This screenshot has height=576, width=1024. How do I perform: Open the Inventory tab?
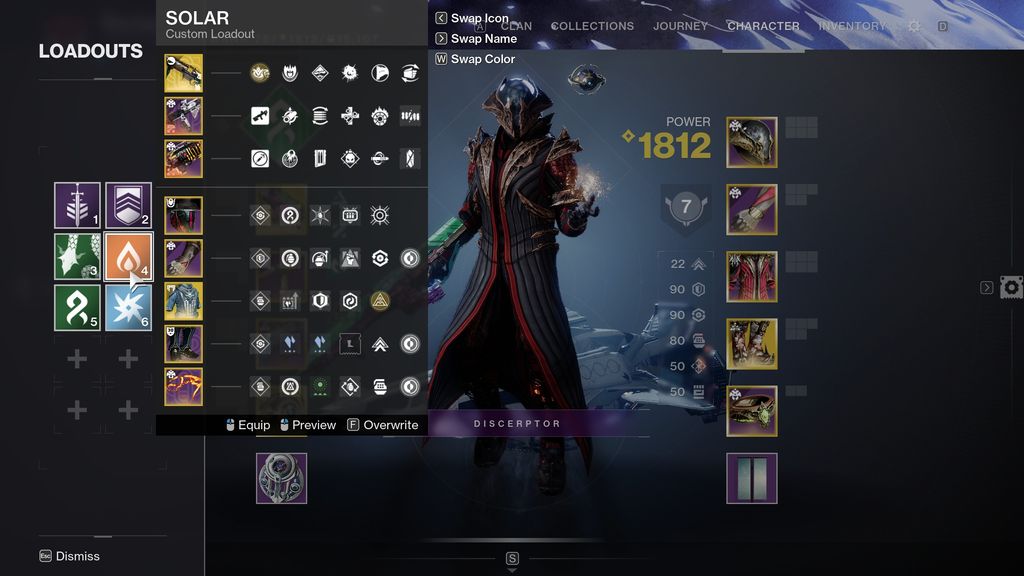pyautogui.click(x=852, y=26)
